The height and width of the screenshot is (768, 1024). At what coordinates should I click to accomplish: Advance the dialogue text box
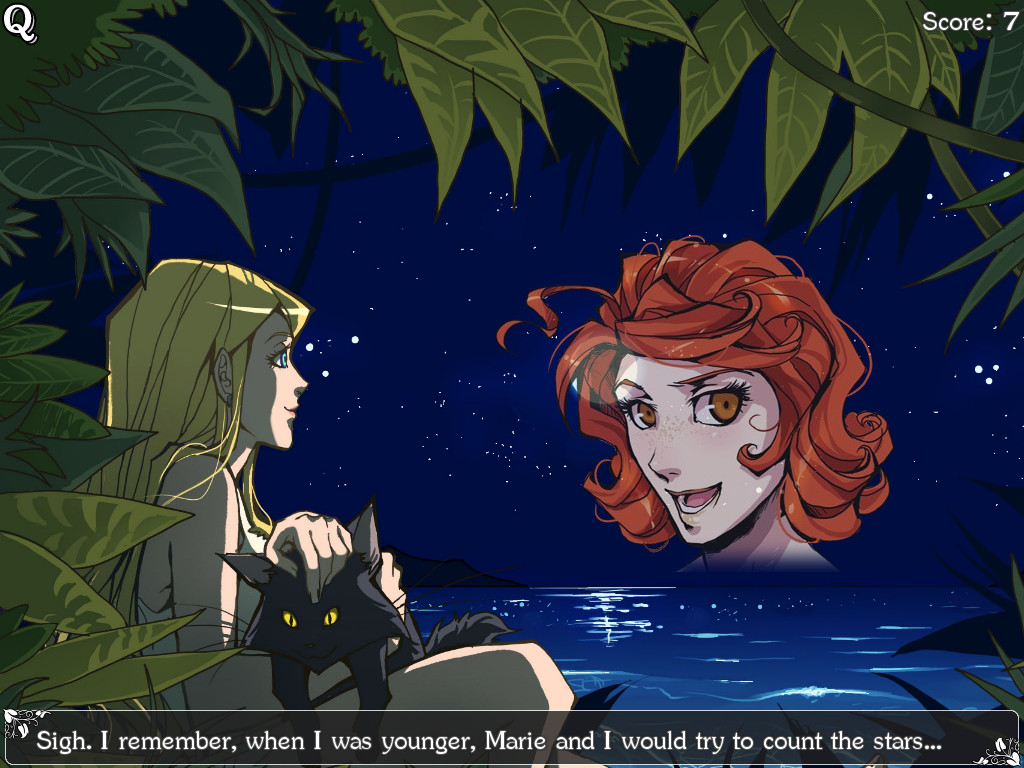tap(511, 740)
